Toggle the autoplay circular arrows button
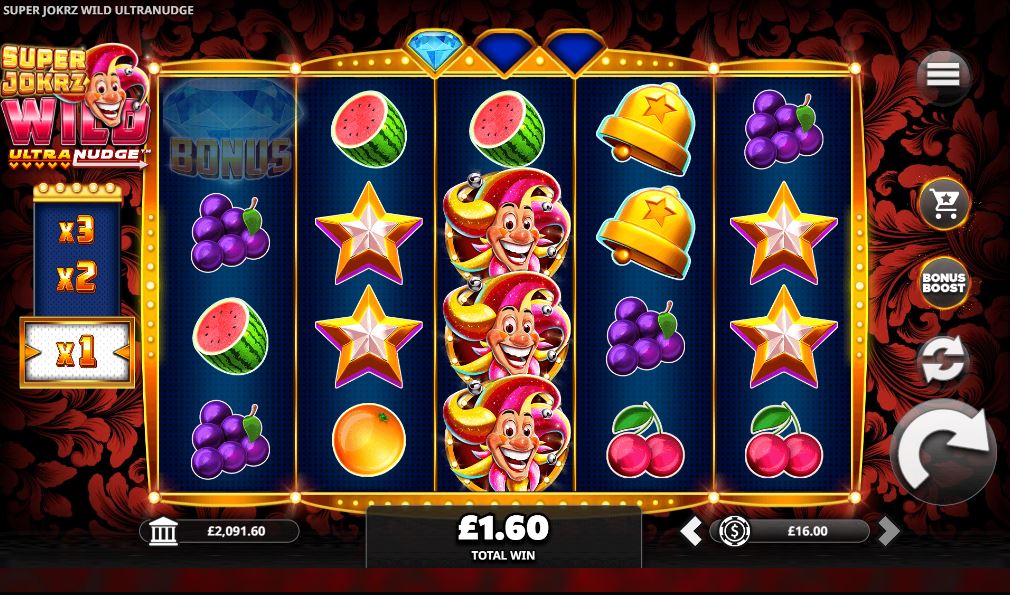Image resolution: width=1010 pixels, height=595 pixels. [943, 361]
